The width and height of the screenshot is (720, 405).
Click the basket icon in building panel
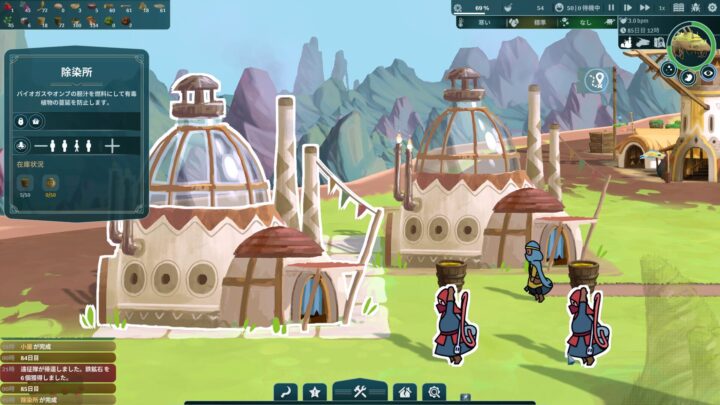[37, 121]
